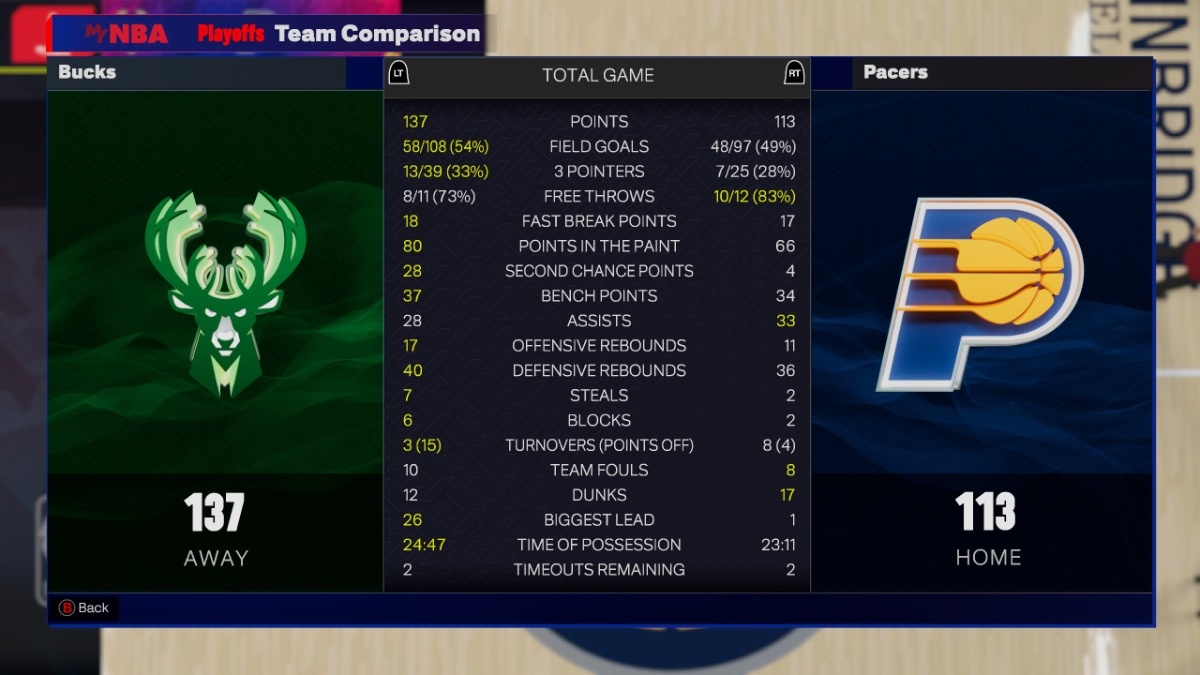Select the TOTAL GAME period header
The image size is (1200, 675).
coord(597,75)
